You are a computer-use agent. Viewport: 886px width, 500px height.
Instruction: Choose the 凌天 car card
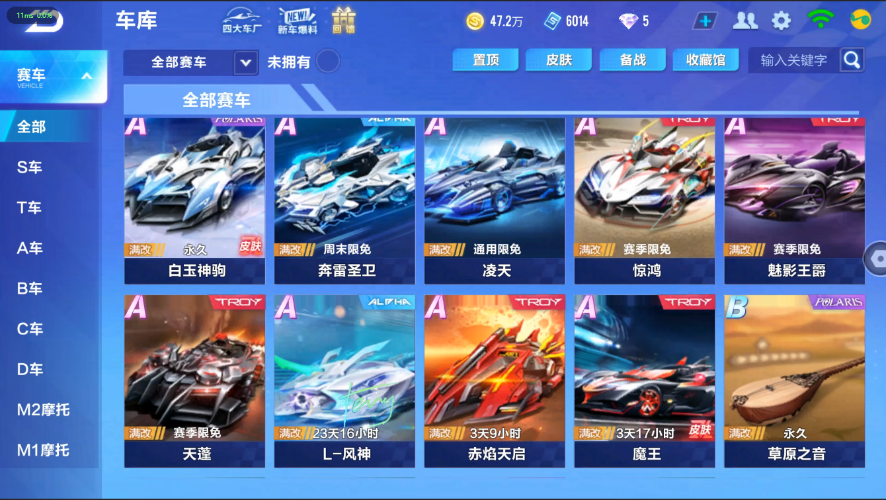coord(494,200)
